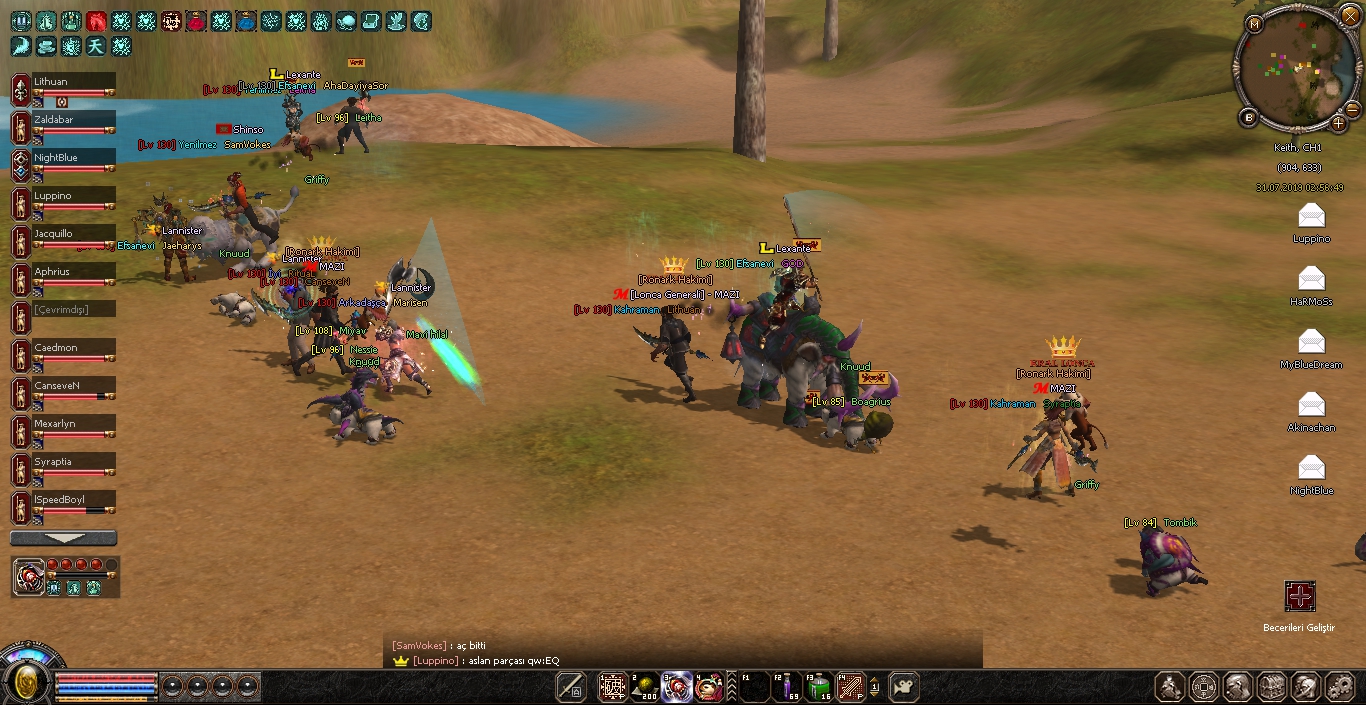Open the whisper message from HaRMoSs
Image resolution: width=1366 pixels, height=705 pixels.
1311,279
